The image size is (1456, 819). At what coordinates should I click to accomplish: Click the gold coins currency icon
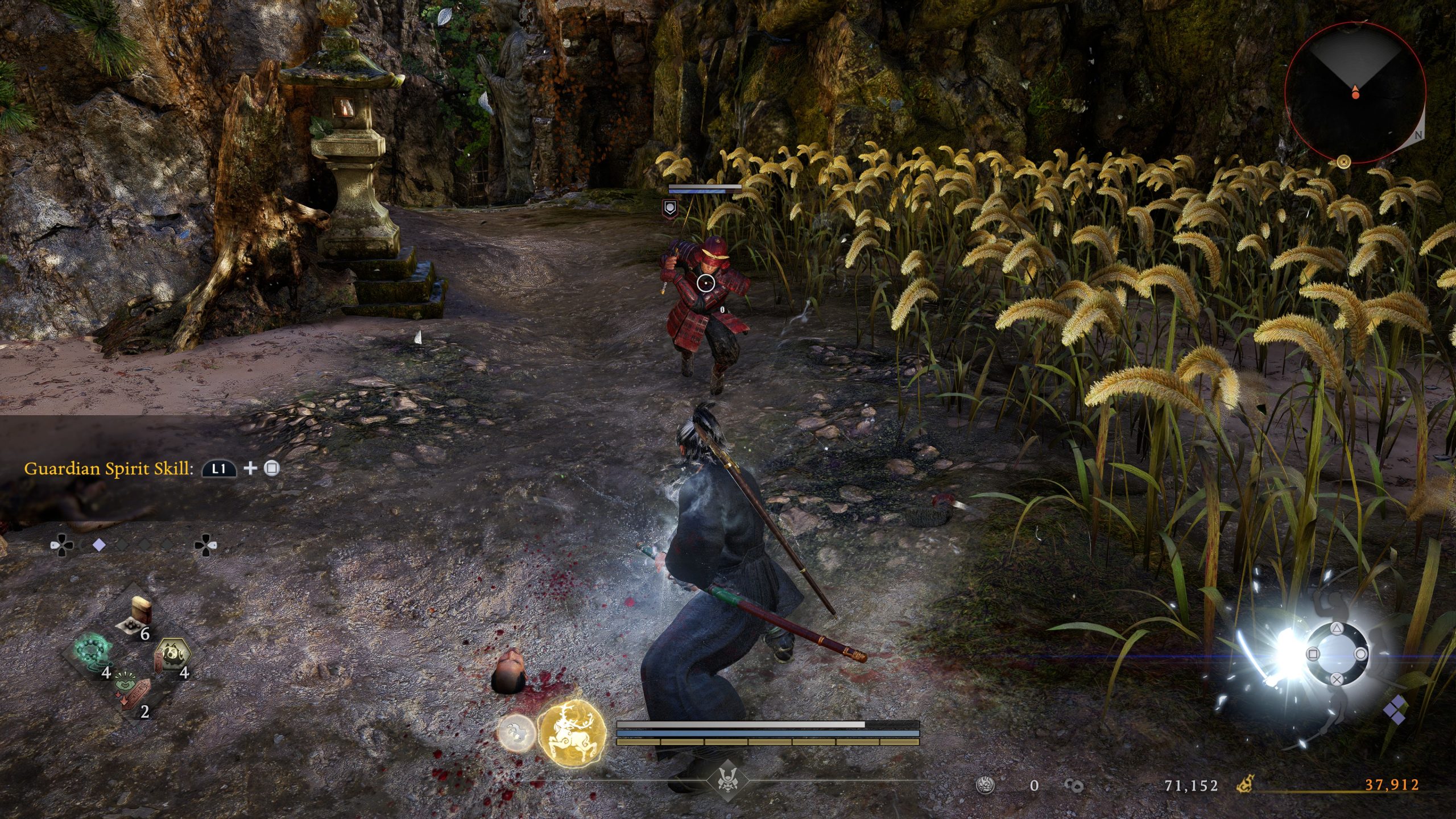(1074, 785)
